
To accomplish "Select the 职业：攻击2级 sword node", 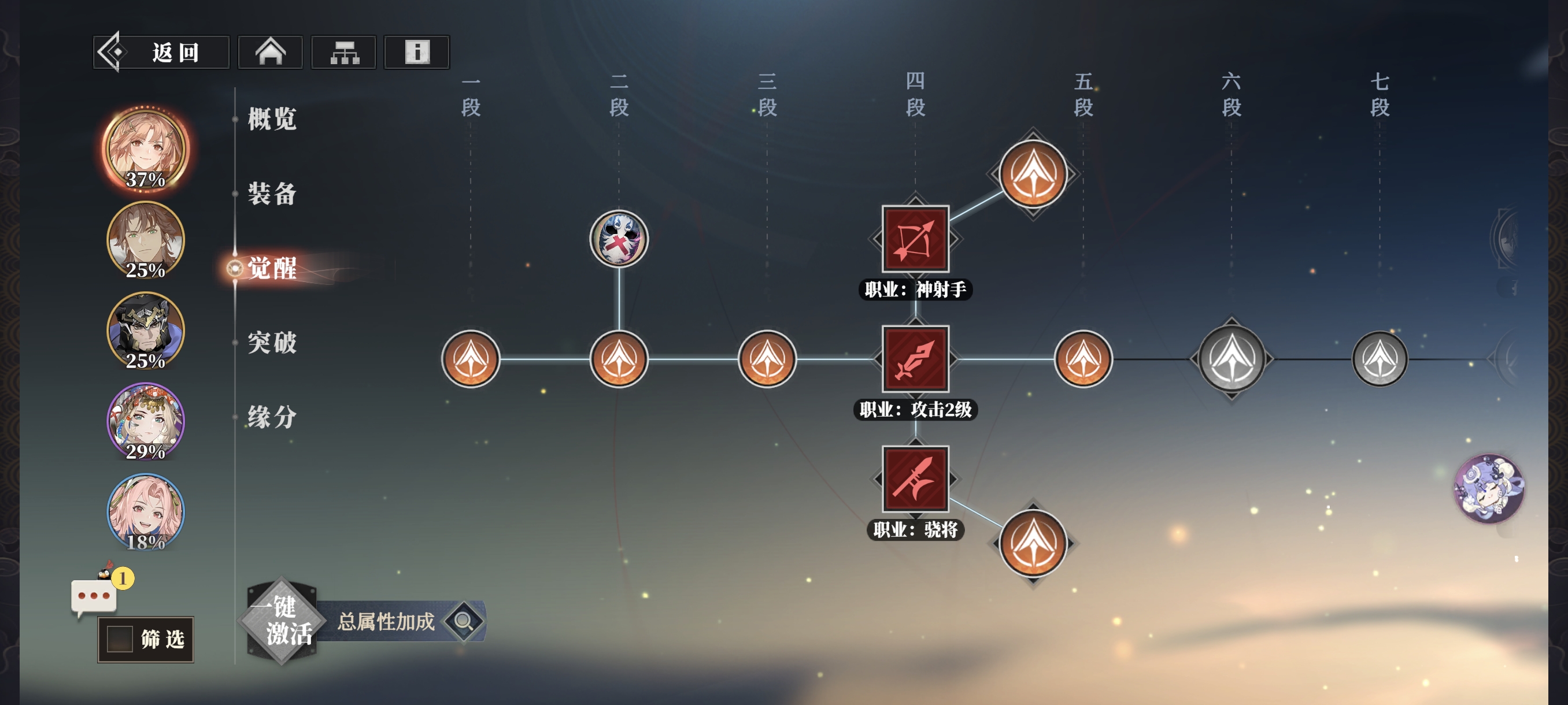I will pyautogui.click(x=915, y=359).
